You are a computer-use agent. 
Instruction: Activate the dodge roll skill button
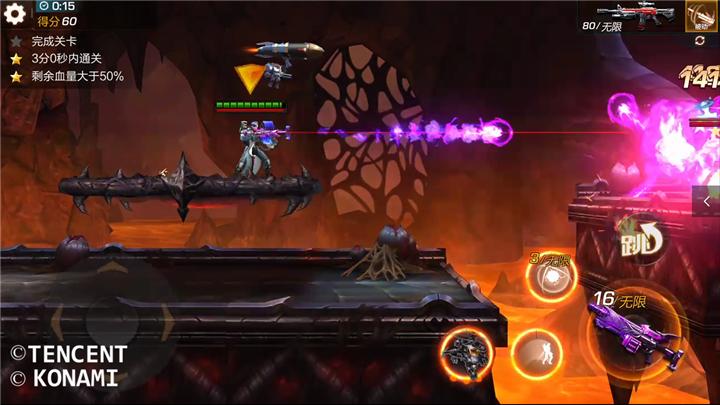[x=537, y=354]
